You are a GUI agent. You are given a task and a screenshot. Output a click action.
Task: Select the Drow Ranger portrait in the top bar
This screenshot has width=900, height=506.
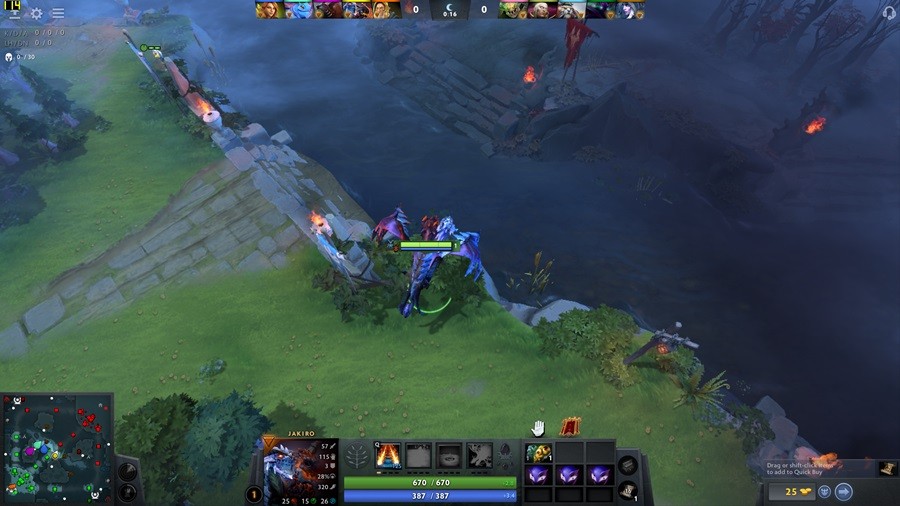(627, 10)
